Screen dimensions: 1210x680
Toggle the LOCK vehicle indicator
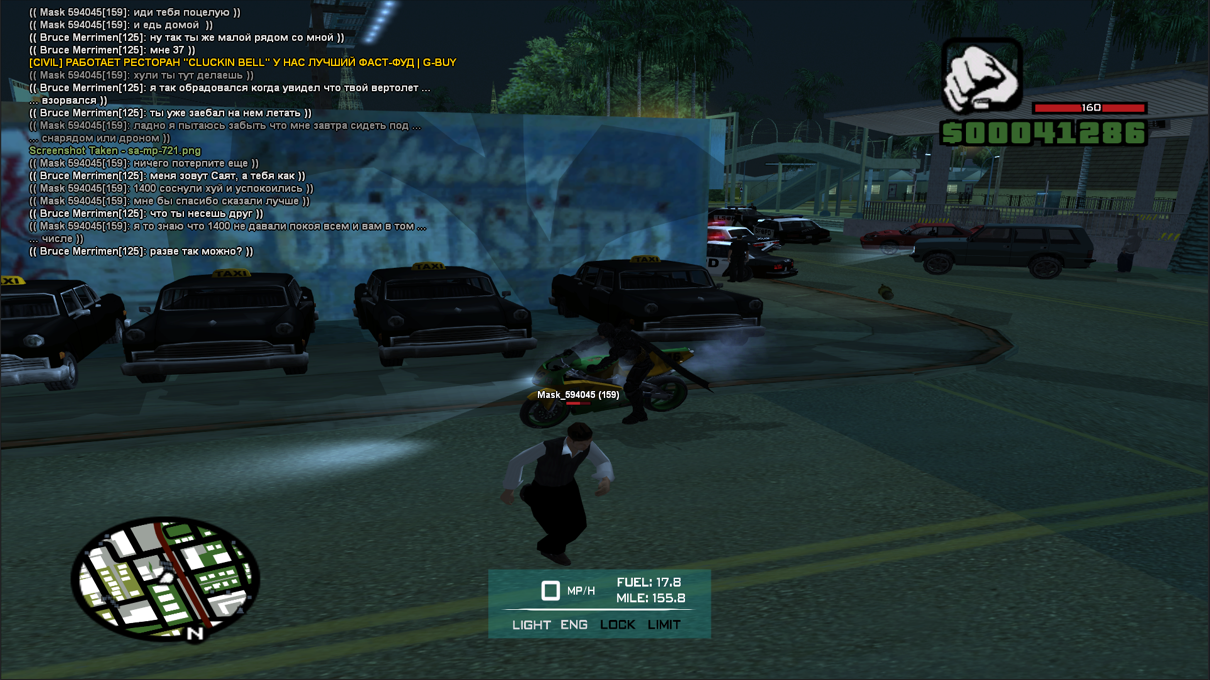pos(617,625)
